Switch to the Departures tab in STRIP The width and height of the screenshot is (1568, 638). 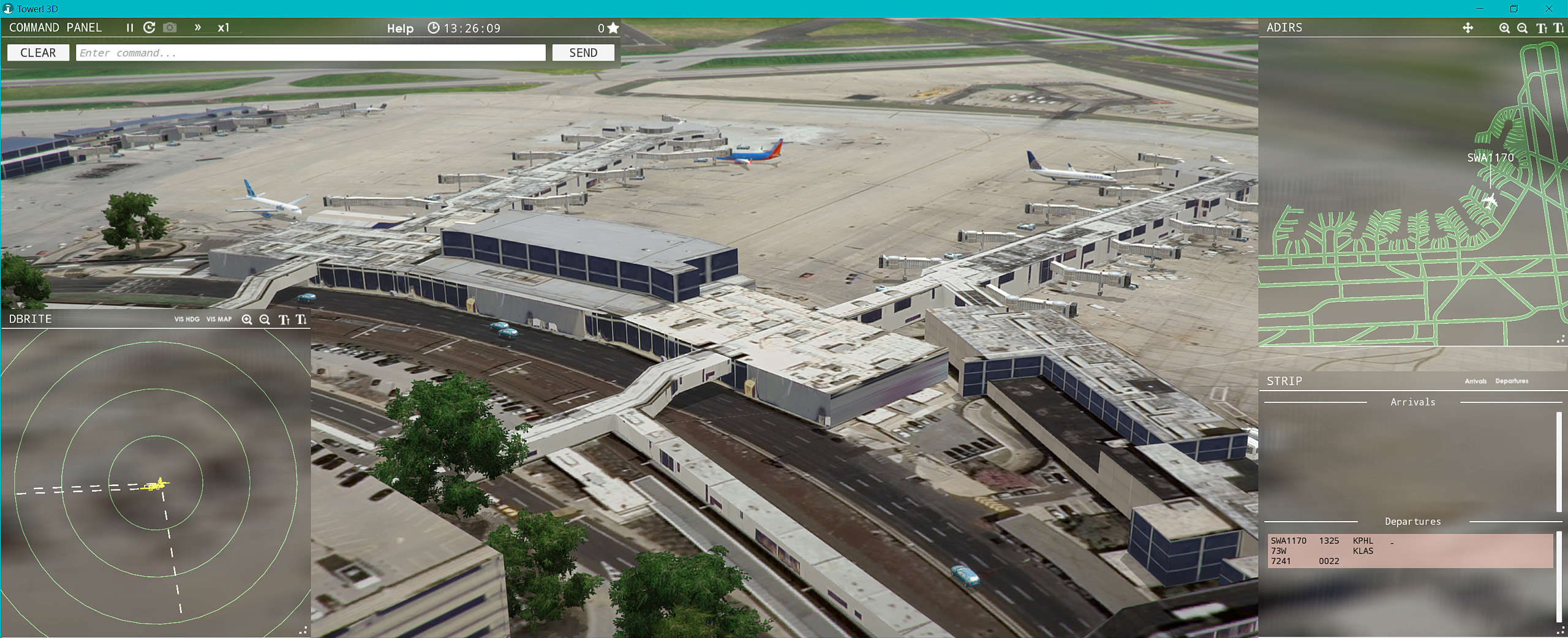coord(1510,381)
